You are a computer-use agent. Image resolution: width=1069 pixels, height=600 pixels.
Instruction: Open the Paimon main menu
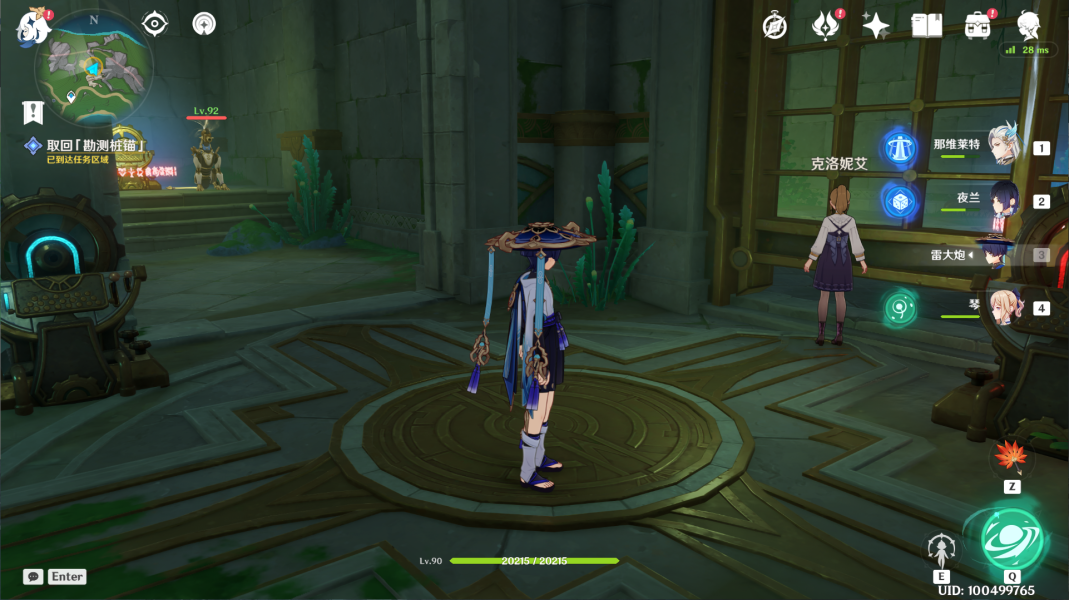(x=33, y=27)
